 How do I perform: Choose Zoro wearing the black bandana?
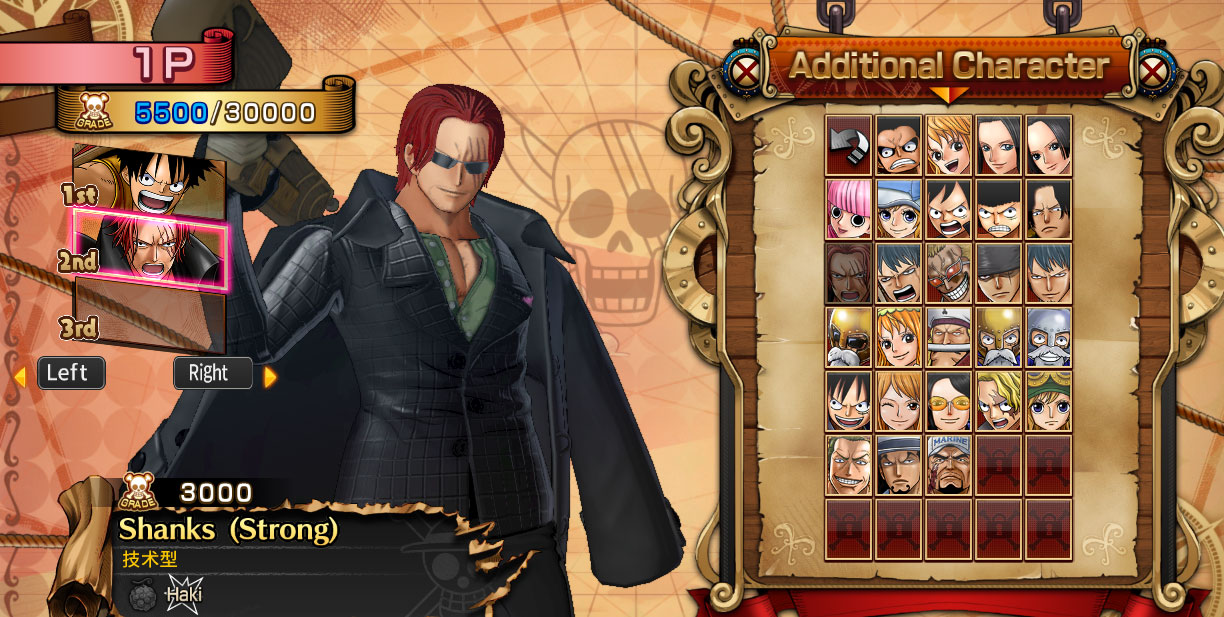998,274
